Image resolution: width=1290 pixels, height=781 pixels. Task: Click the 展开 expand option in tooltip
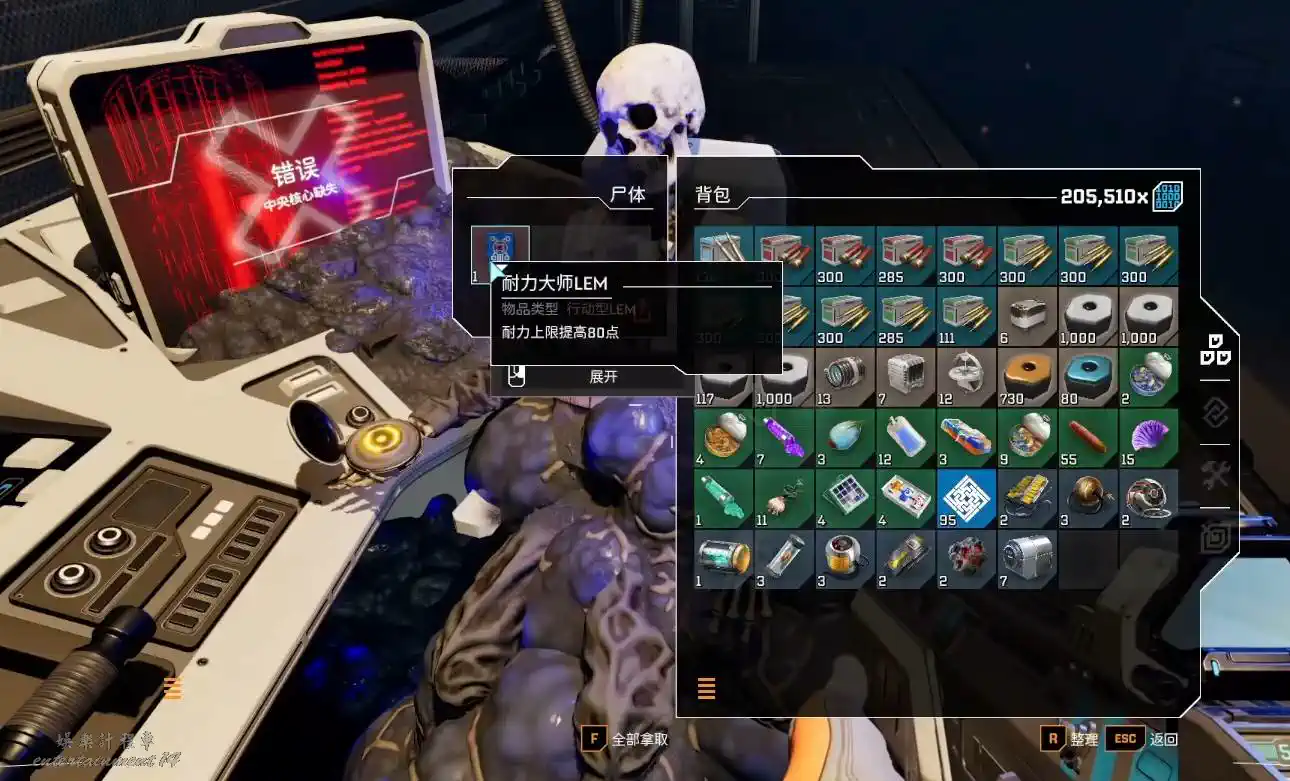pos(603,377)
